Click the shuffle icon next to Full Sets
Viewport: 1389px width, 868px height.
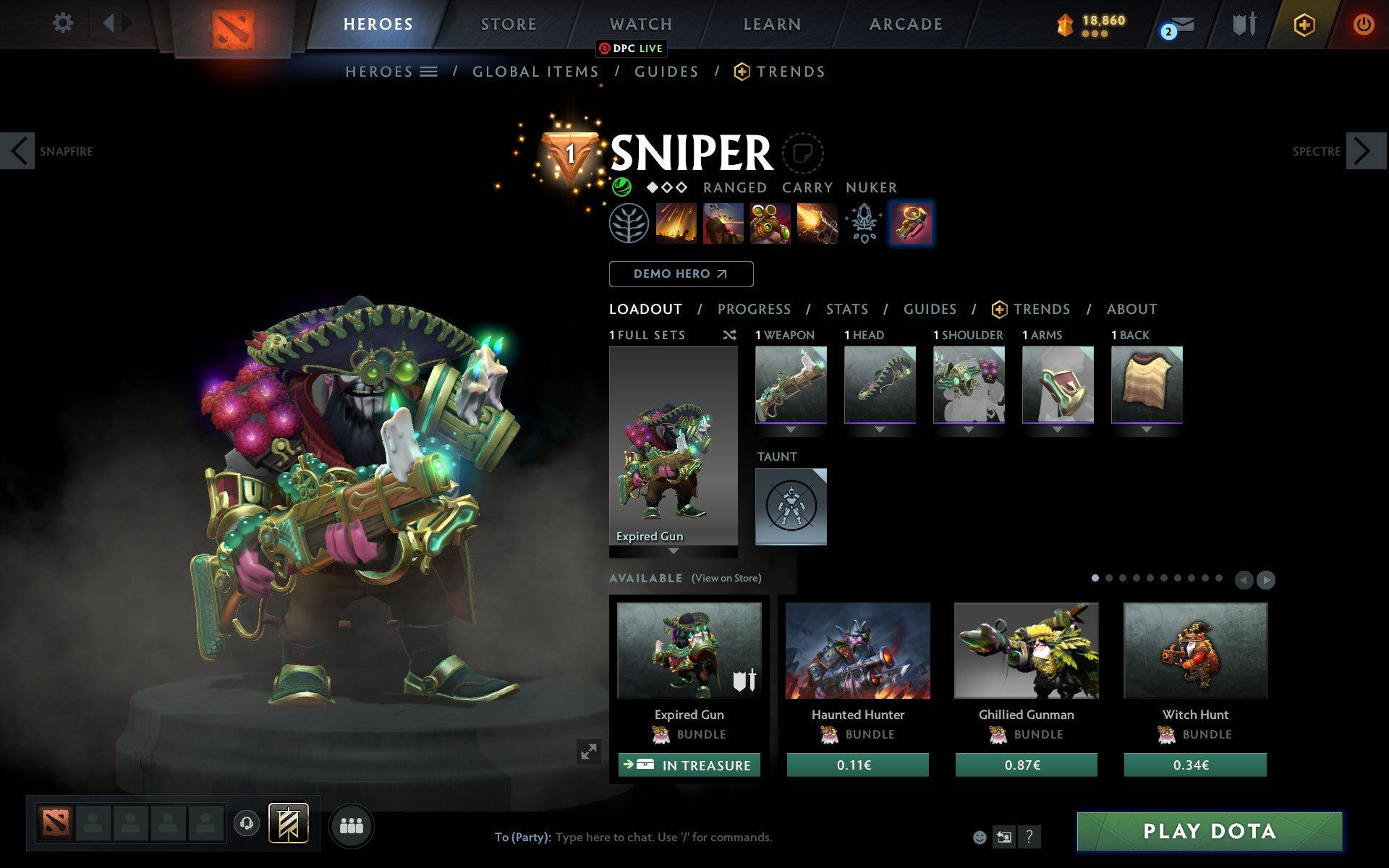click(x=729, y=335)
